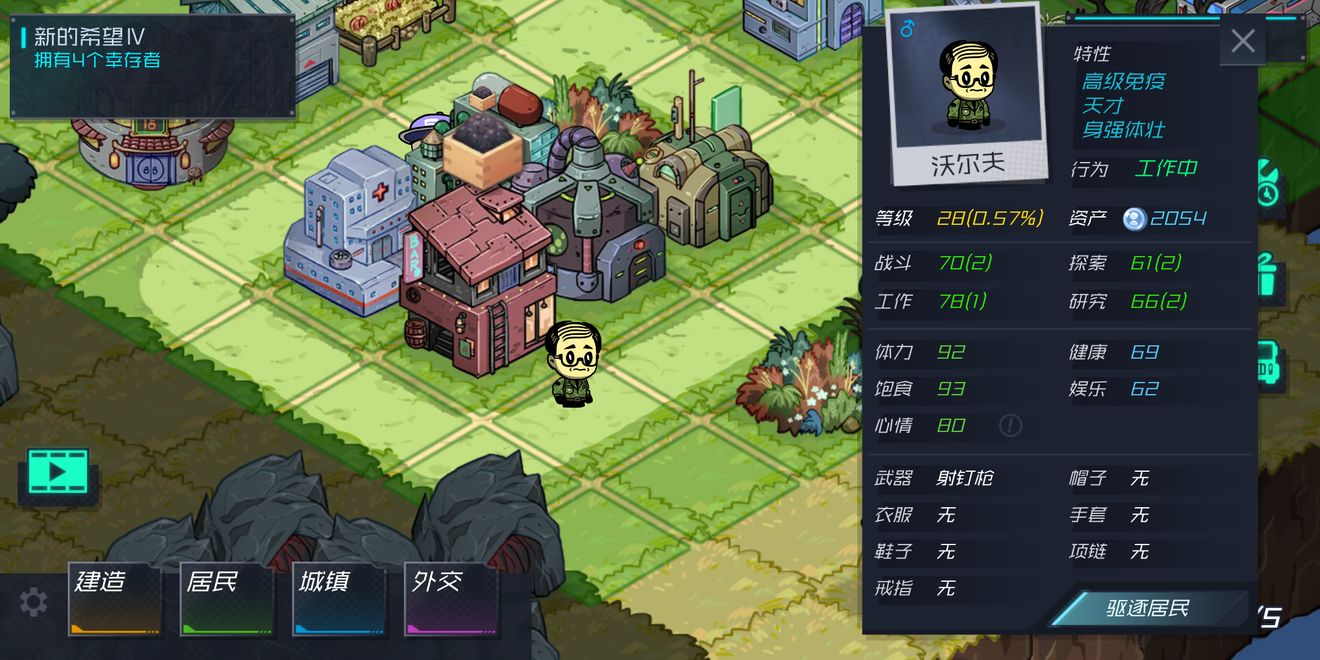Show mood details via the info icon
The width and height of the screenshot is (1320, 660).
point(1010,426)
